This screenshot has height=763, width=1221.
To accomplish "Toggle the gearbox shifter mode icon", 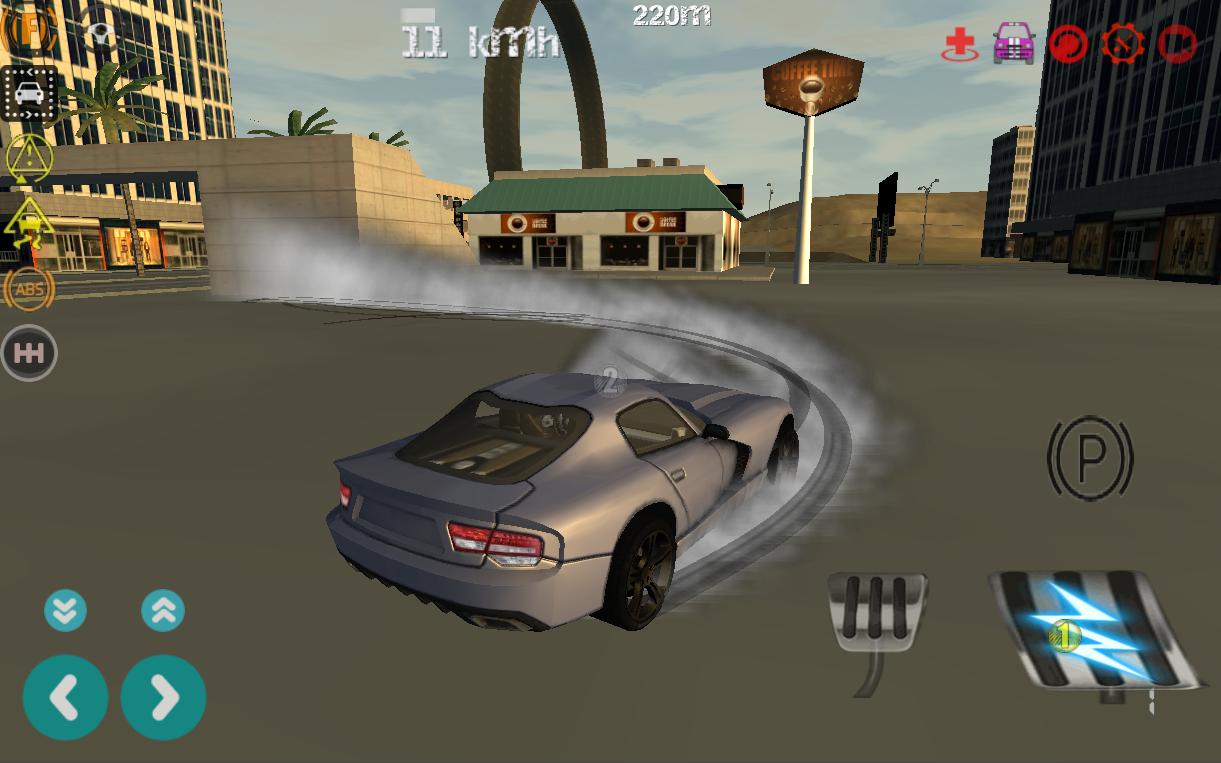I will 30,353.
